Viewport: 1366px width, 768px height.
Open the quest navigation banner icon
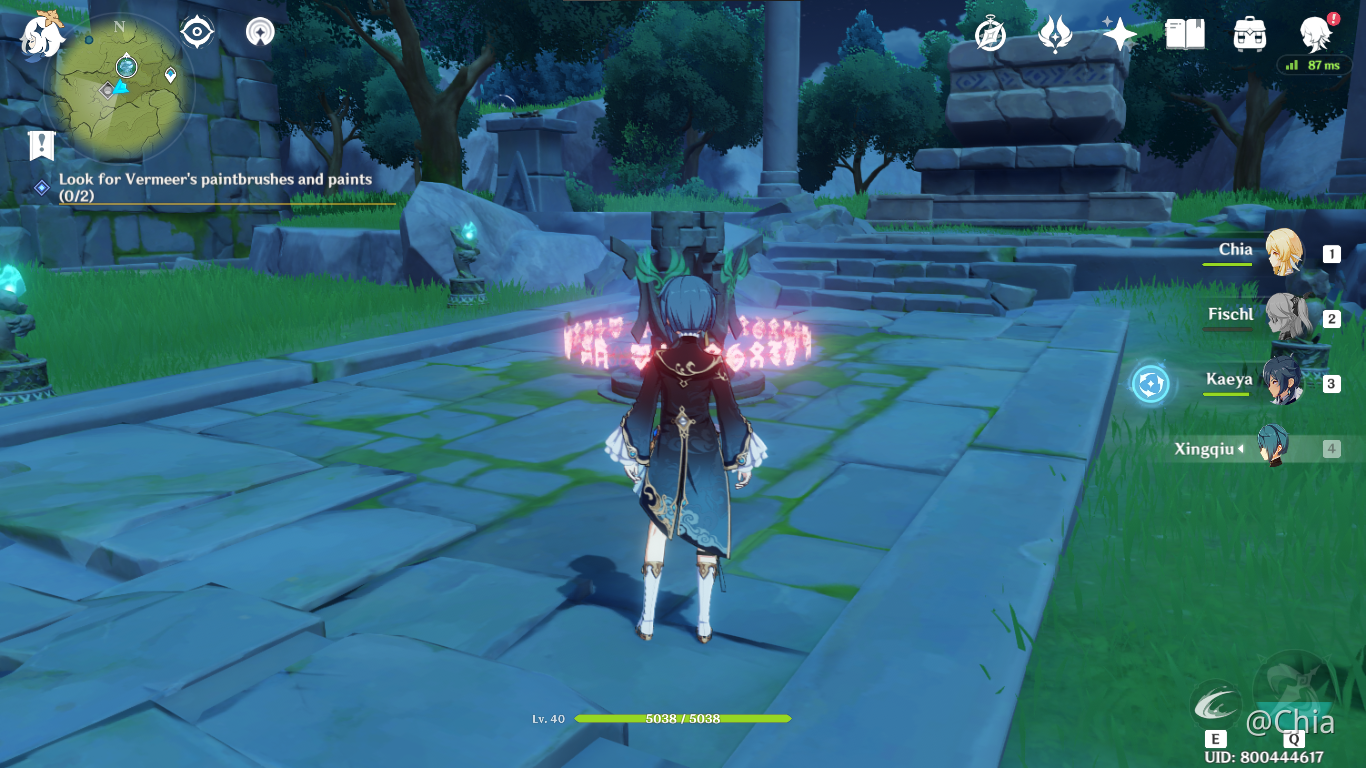(x=41, y=146)
